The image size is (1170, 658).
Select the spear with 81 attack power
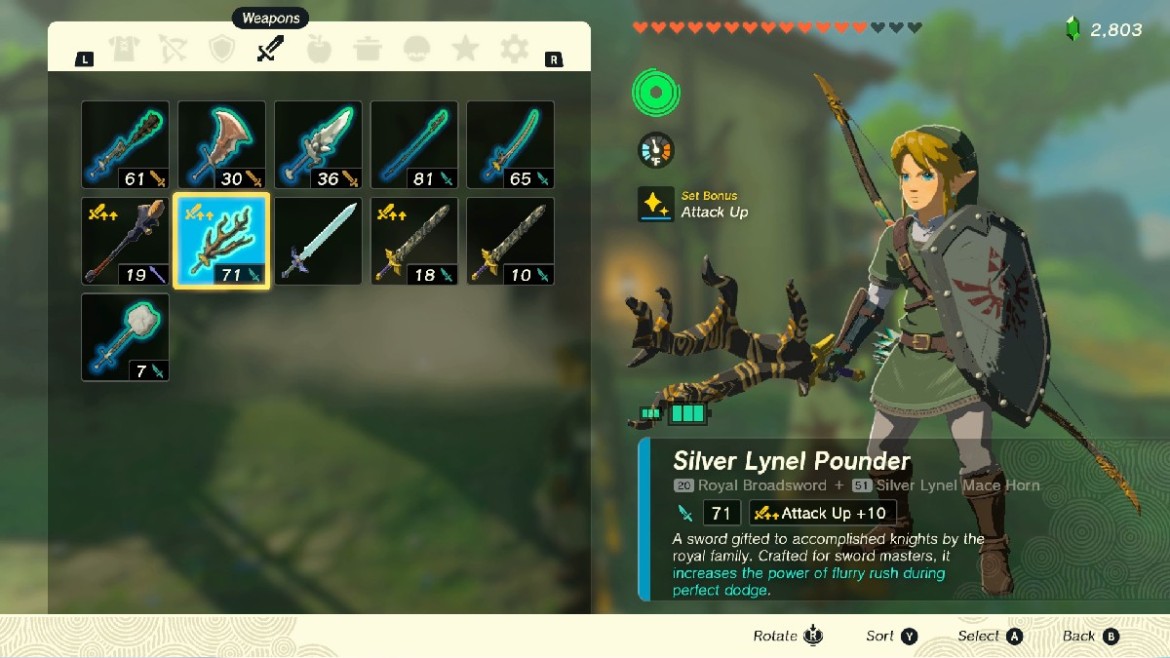tap(414, 145)
